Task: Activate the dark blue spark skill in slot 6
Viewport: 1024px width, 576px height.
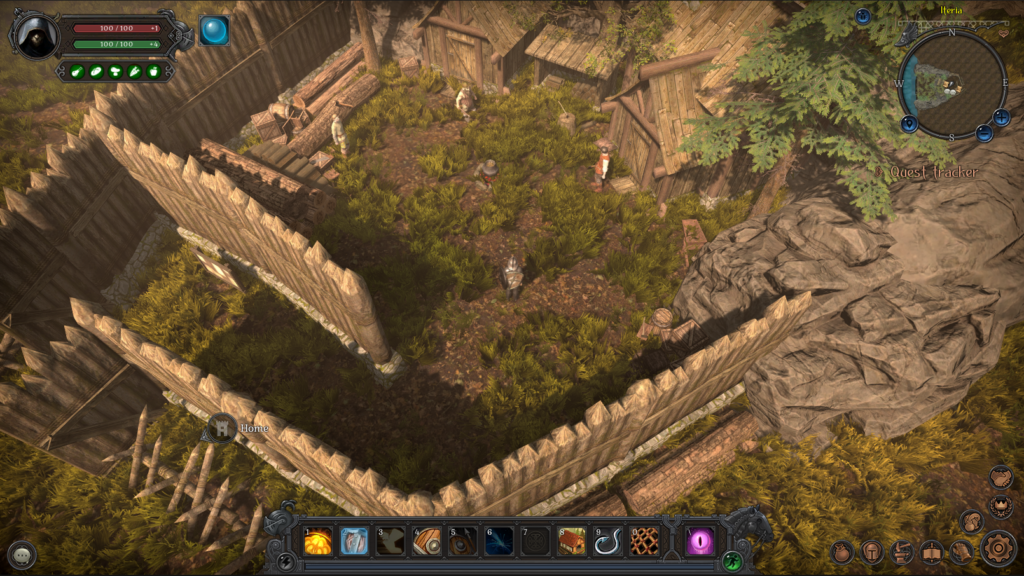Action: (x=499, y=541)
